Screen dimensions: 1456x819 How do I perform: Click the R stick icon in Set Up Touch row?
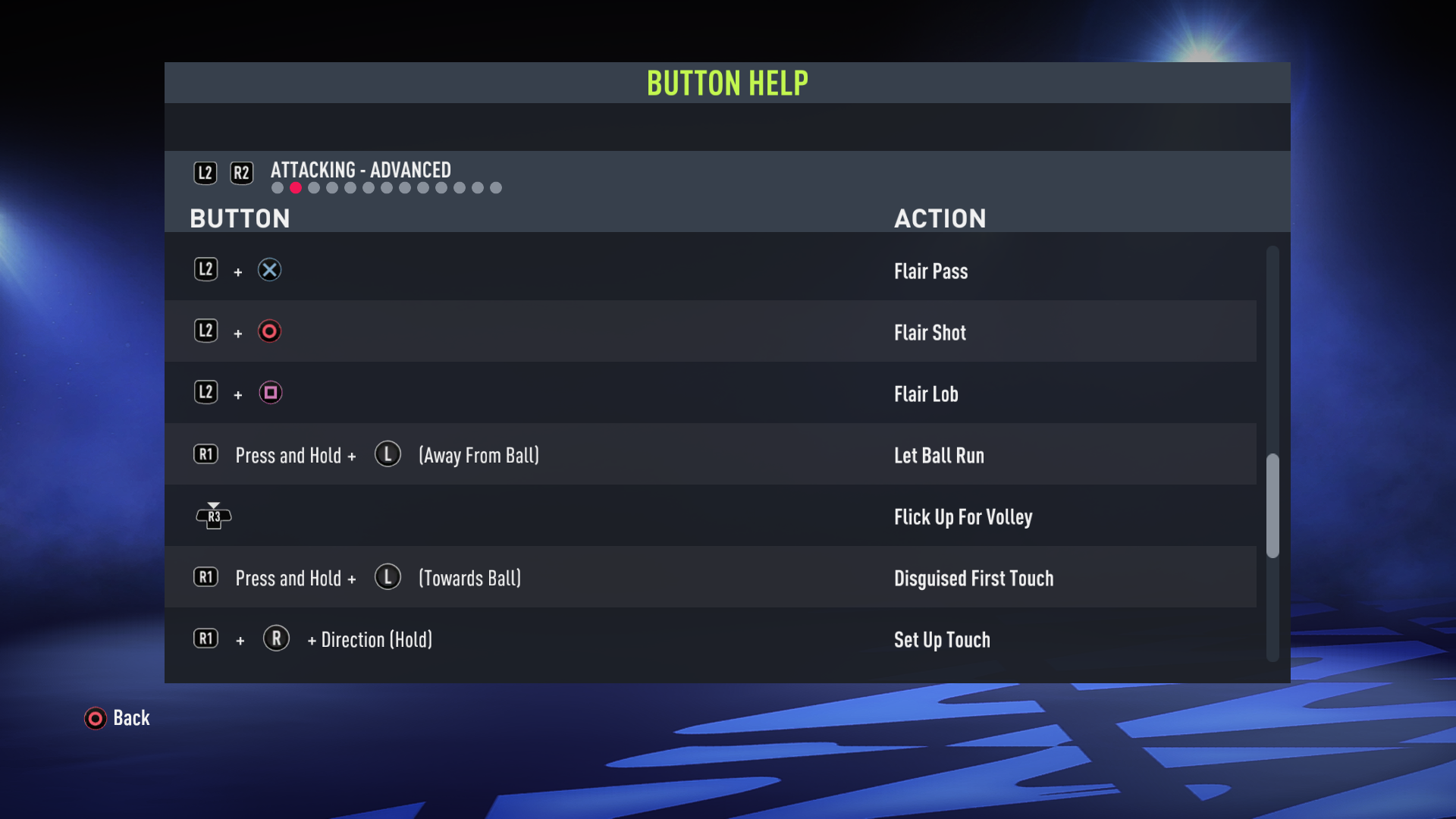[x=276, y=639]
